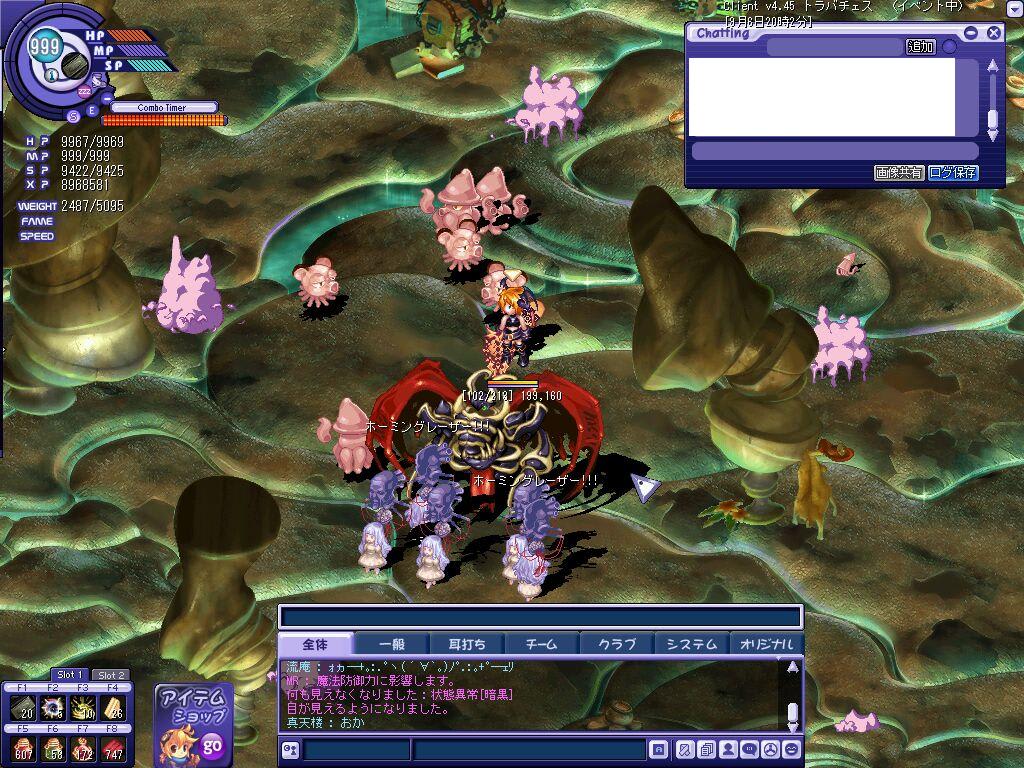Open the 耳打ち whisper chat tab
1024x768 pixels.
tap(467, 644)
